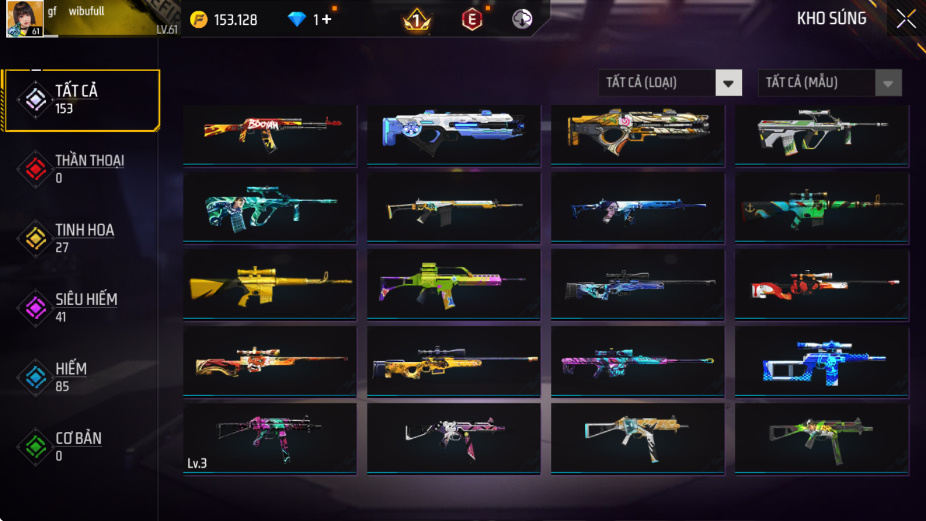926x521 pixels.
Task: Expand the Tất Cả (Mẫu) dropdown
Action: tap(830, 83)
